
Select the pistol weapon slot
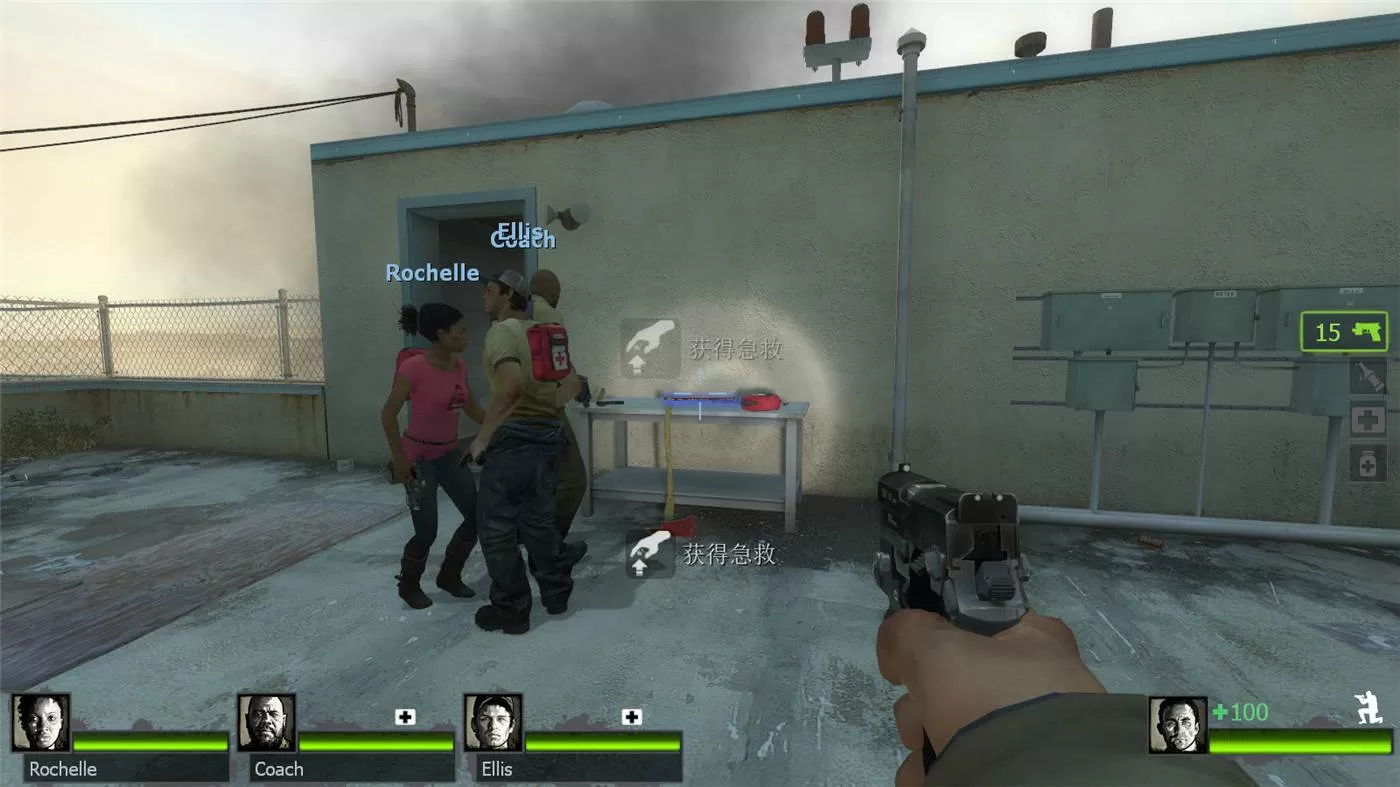(x=1344, y=332)
